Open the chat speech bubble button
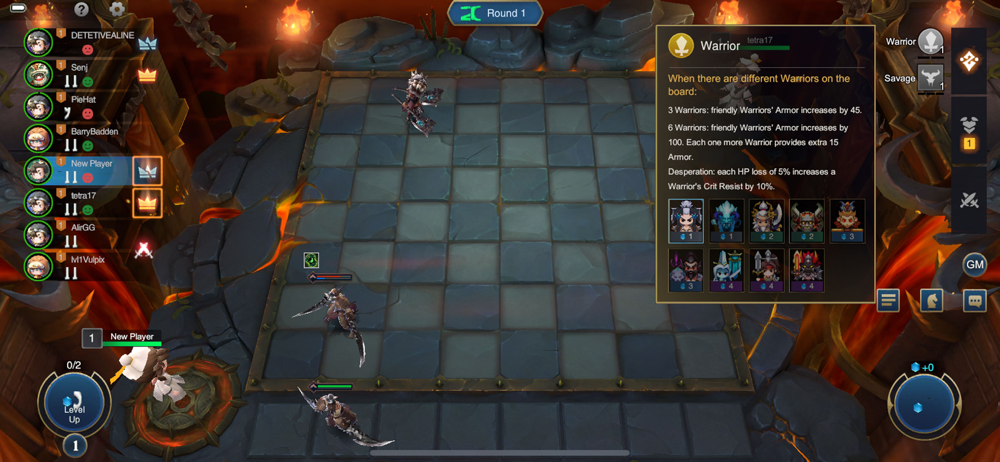The width and height of the screenshot is (1000, 462). pos(975,300)
